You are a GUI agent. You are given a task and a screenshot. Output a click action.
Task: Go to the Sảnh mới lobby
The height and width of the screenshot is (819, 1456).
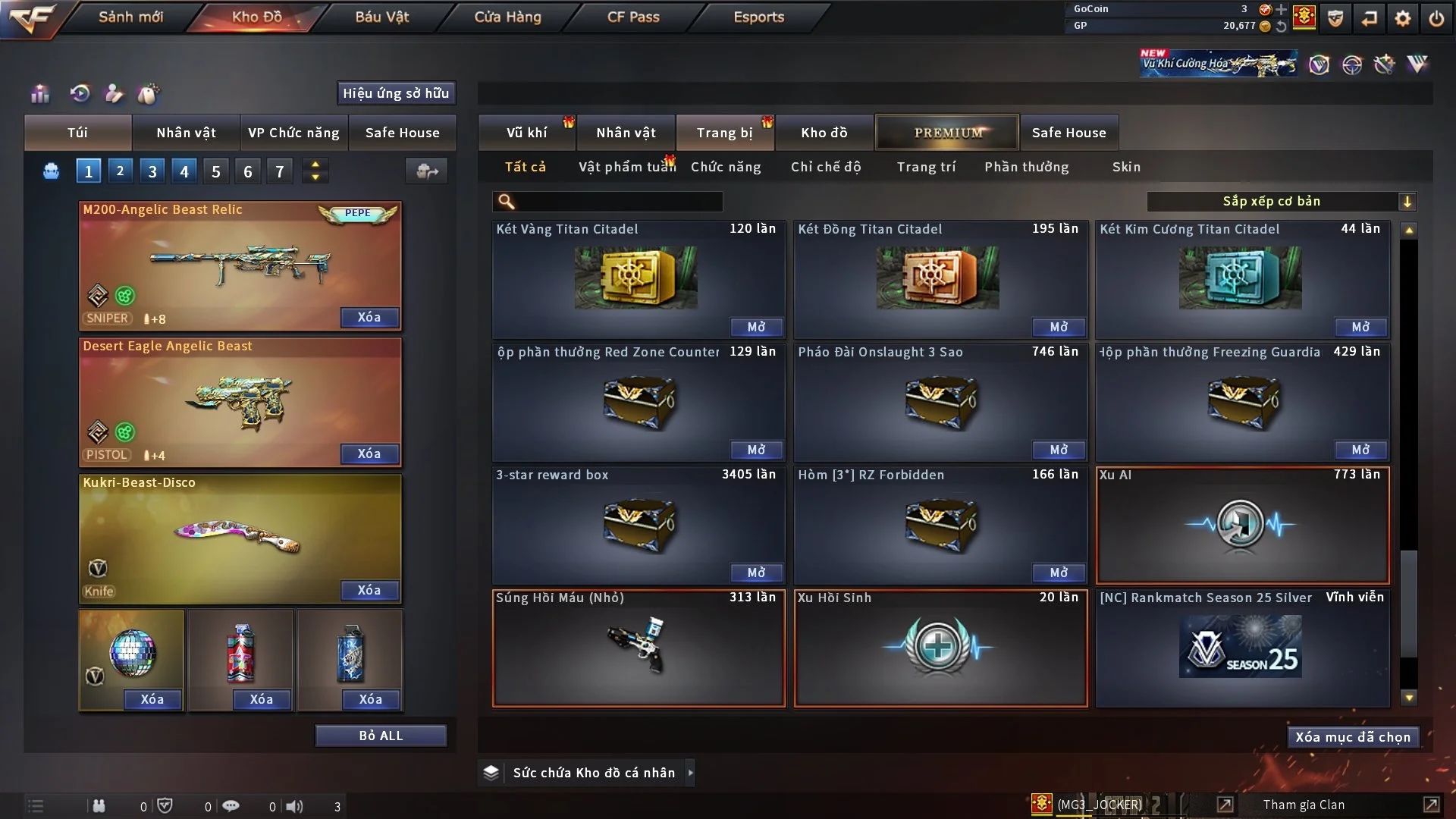click(130, 17)
